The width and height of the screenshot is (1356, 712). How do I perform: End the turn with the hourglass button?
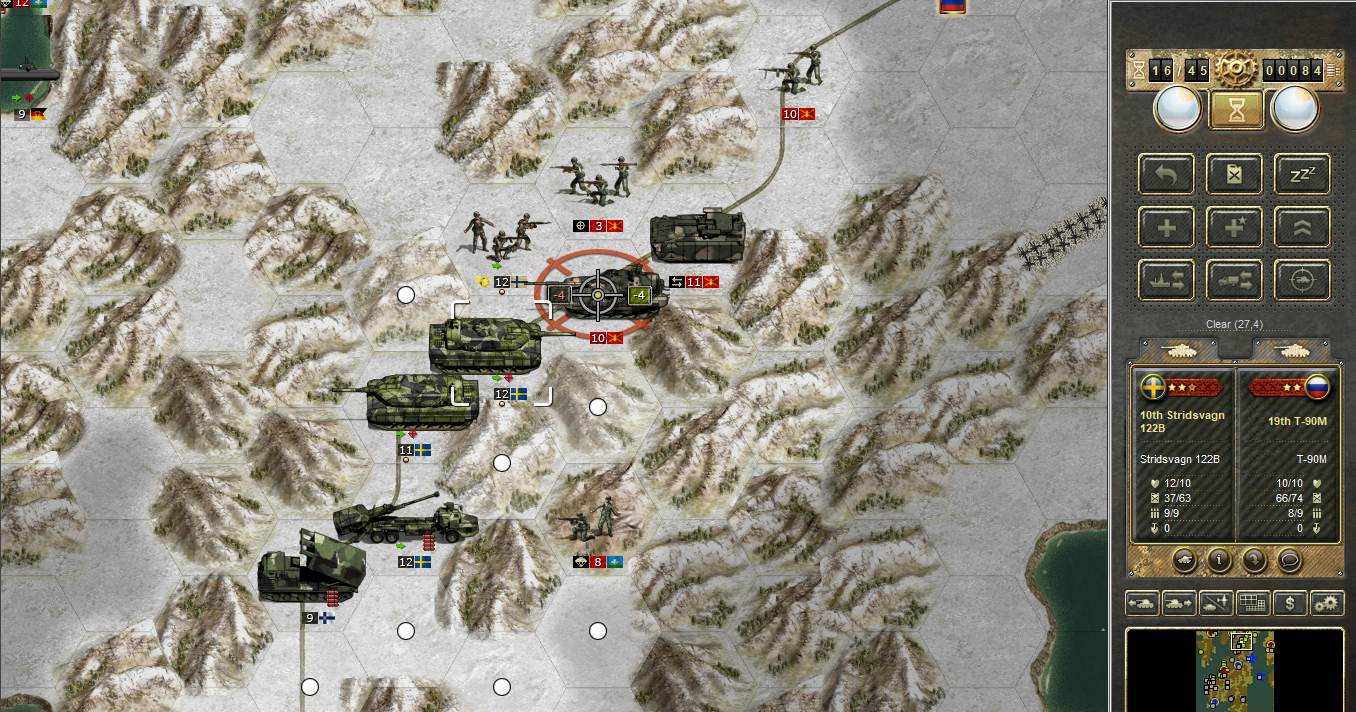click(1235, 109)
